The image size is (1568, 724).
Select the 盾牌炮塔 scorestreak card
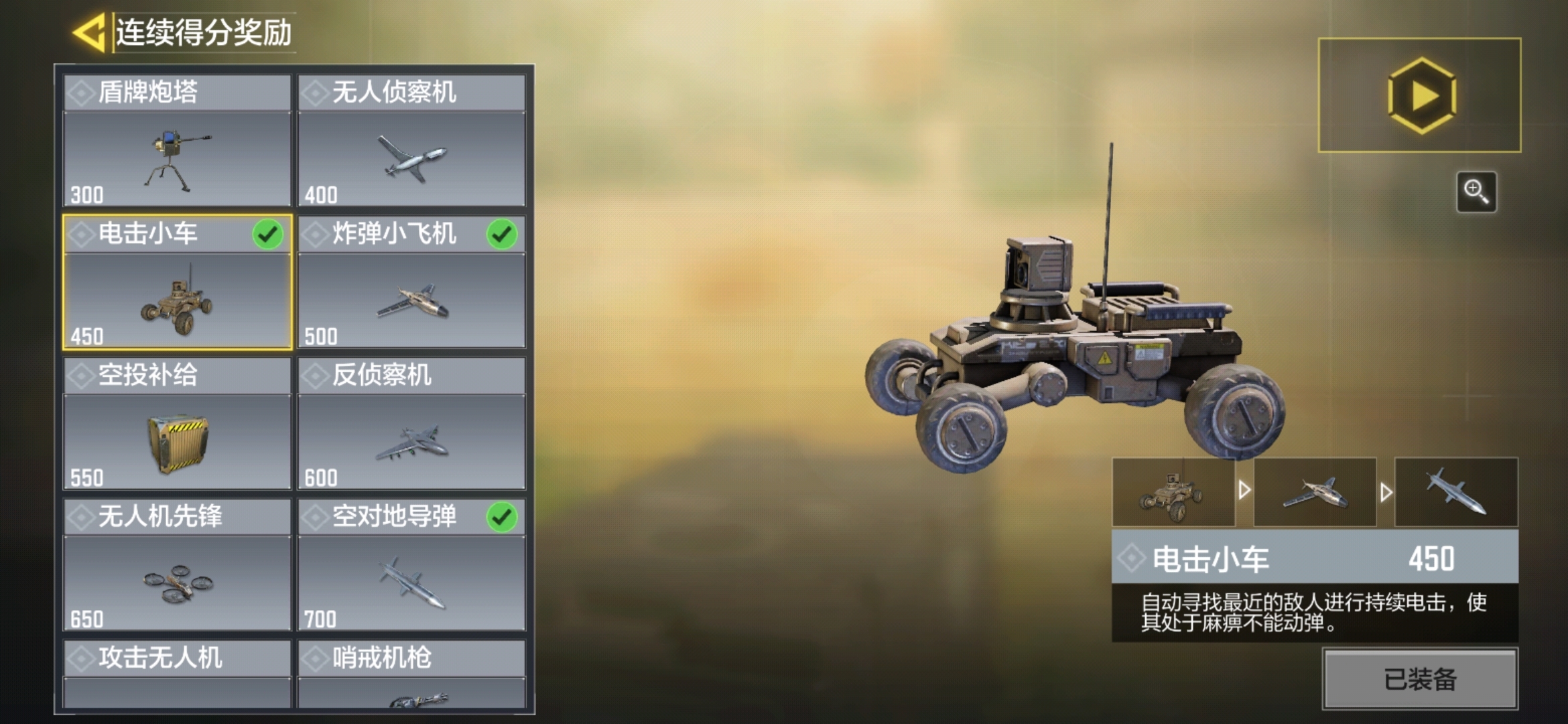click(178, 141)
